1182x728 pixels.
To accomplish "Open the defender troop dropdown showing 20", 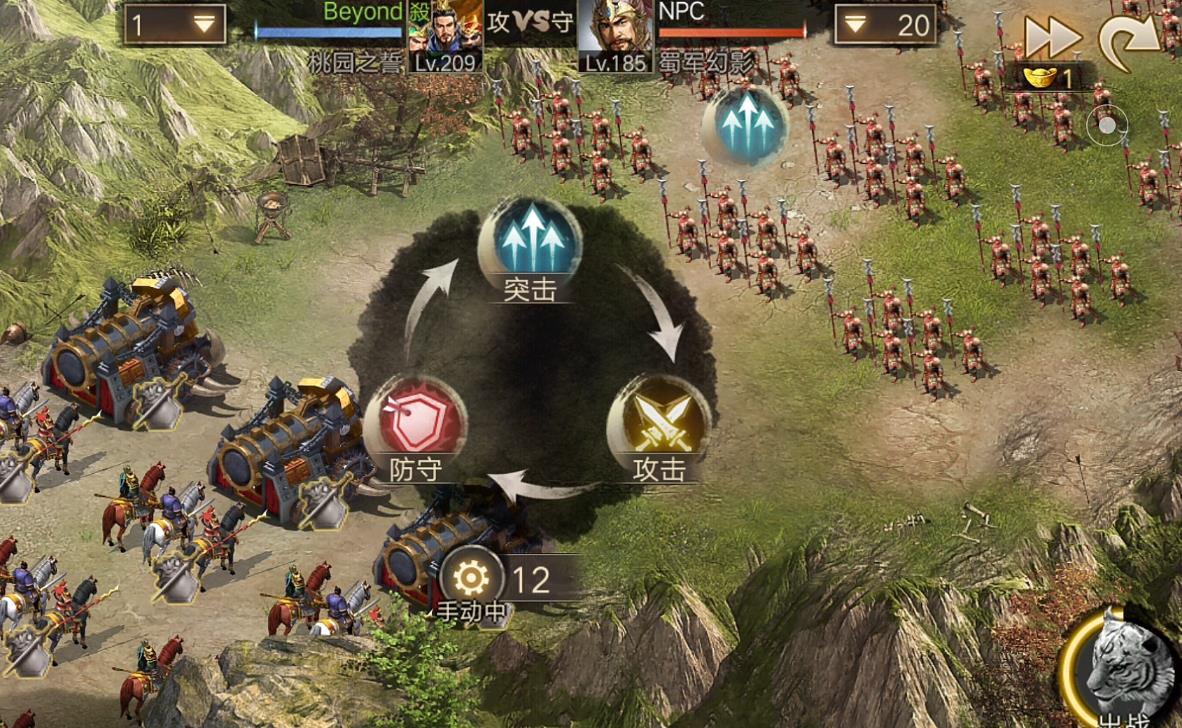I will (x=885, y=25).
